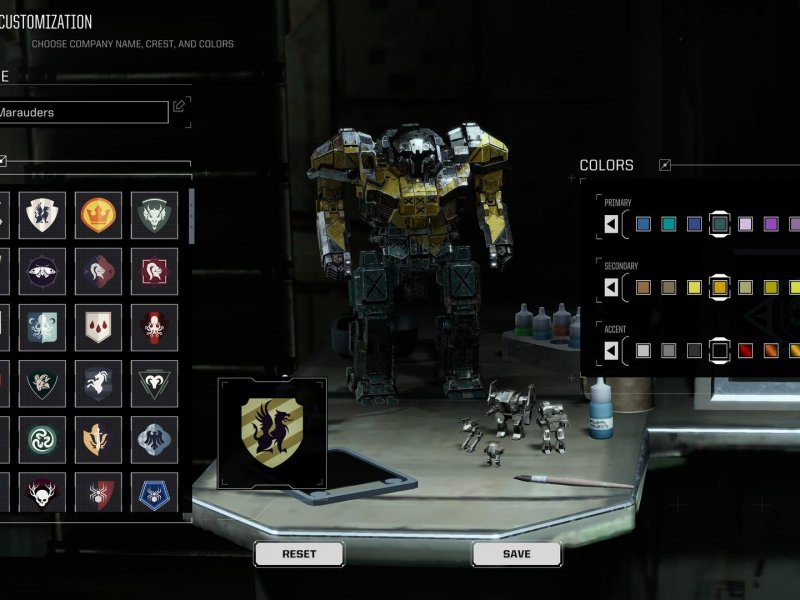Choose the light gray accent swatch
This screenshot has width=800, height=600.
(643, 351)
